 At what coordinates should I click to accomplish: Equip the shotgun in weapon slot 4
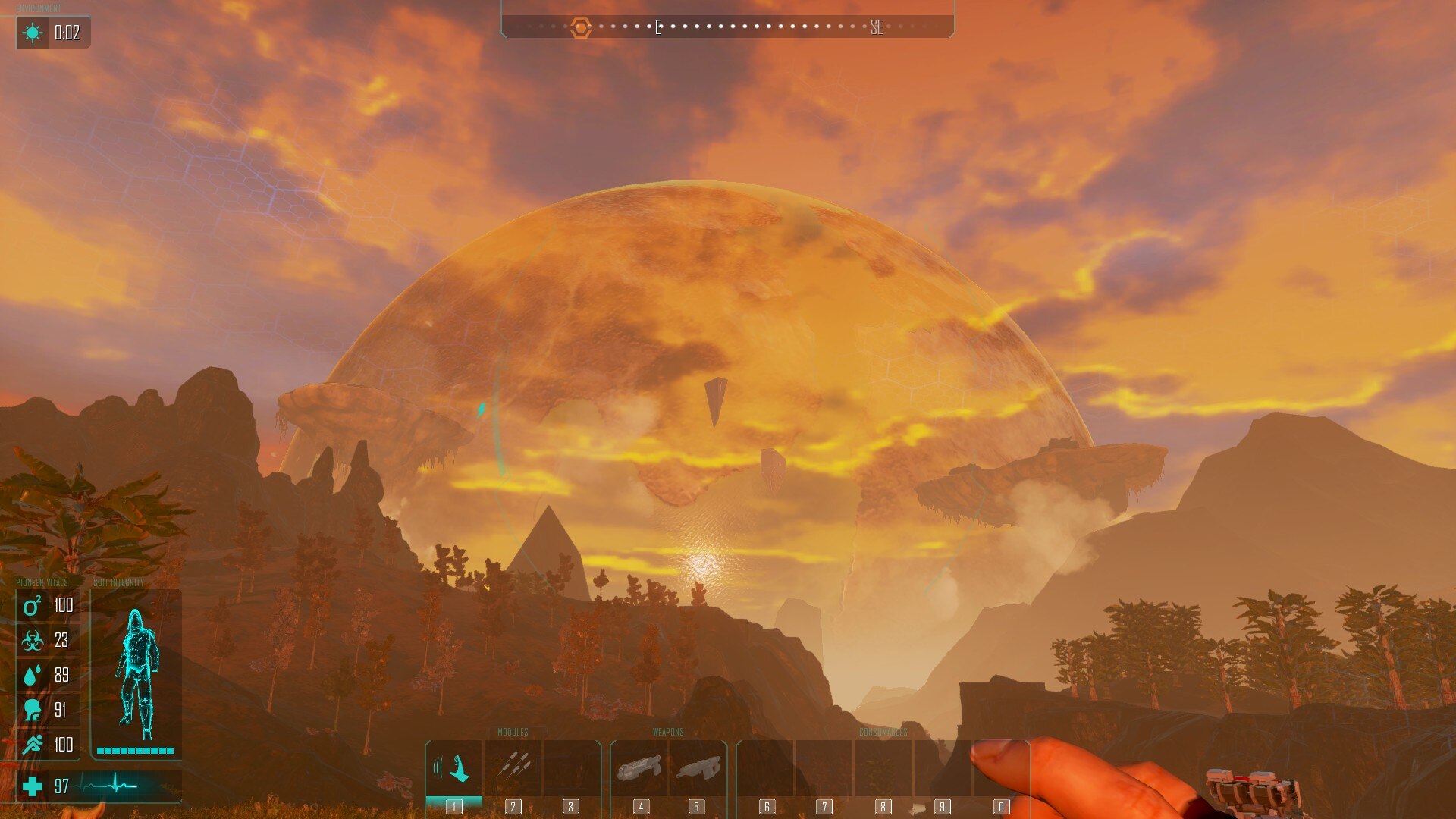click(x=639, y=768)
